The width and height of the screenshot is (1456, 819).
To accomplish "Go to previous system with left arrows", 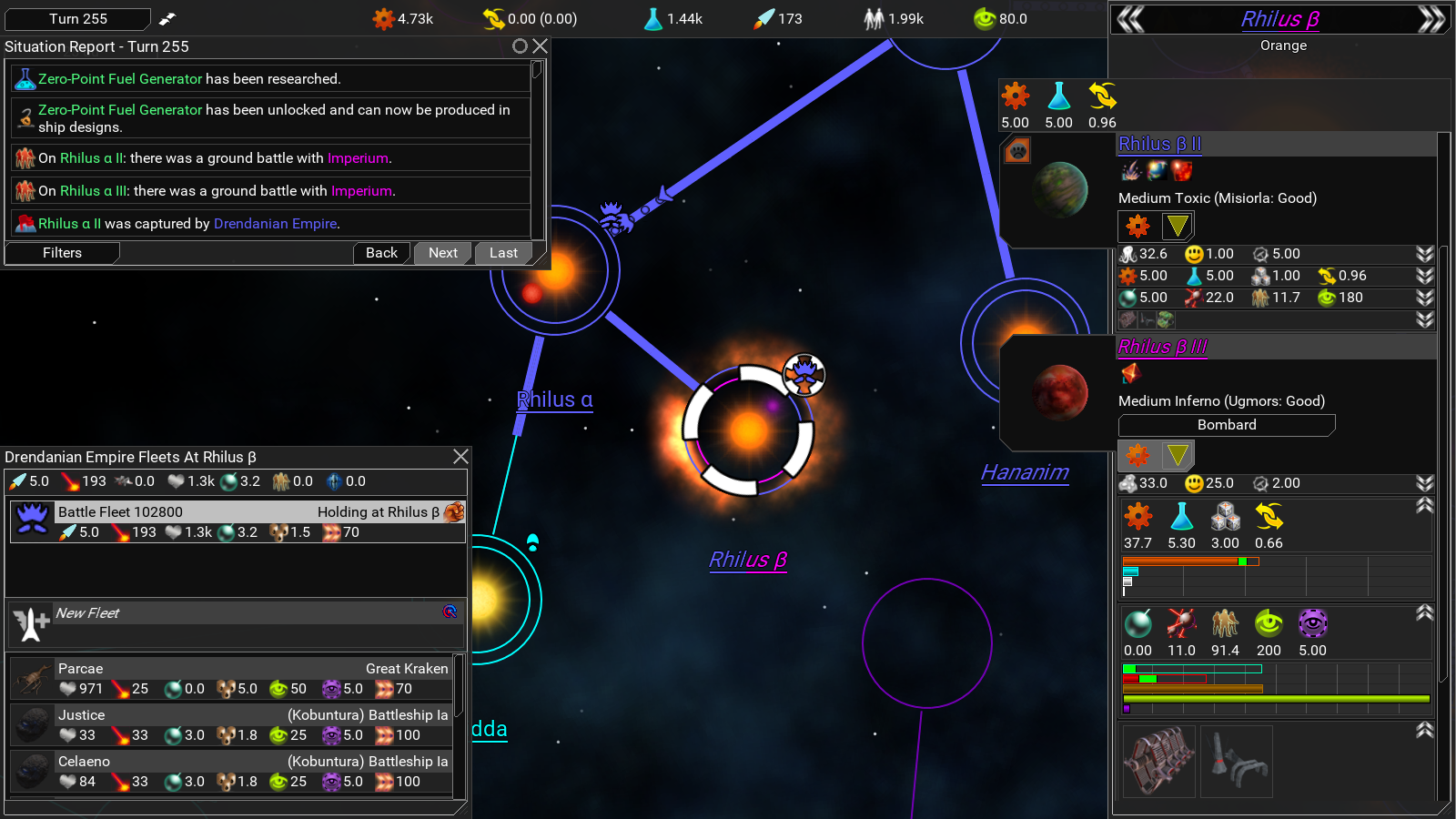I will [x=1130, y=19].
